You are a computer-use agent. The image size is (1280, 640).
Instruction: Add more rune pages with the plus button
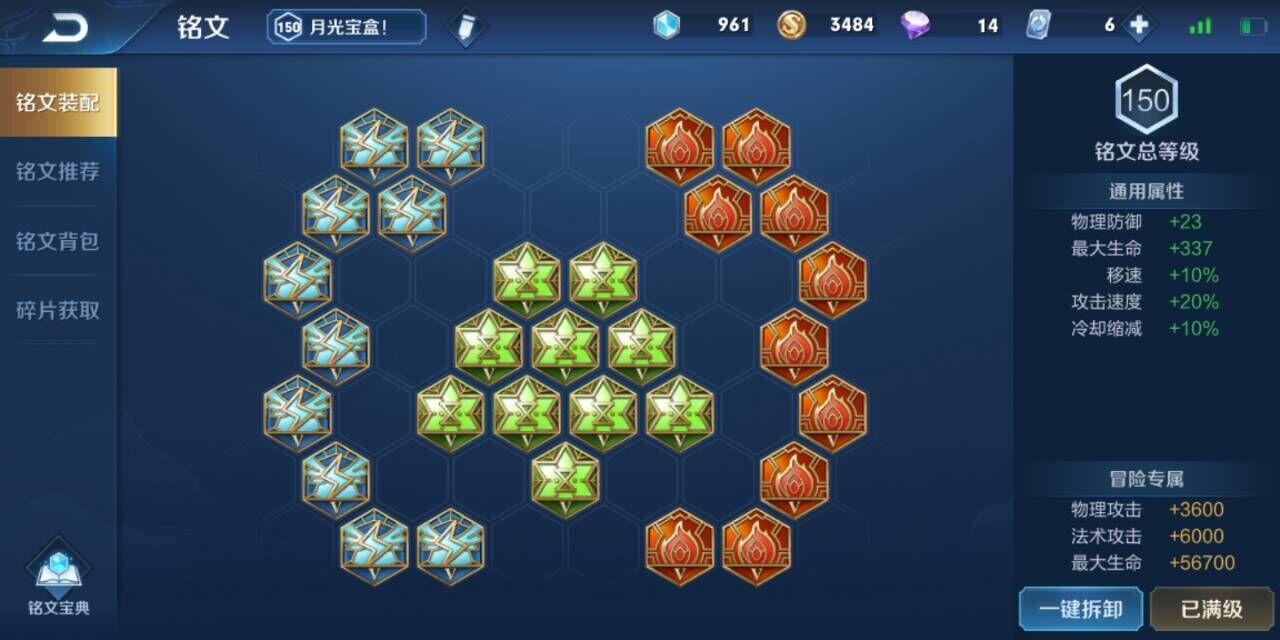[x=1138, y=25]
